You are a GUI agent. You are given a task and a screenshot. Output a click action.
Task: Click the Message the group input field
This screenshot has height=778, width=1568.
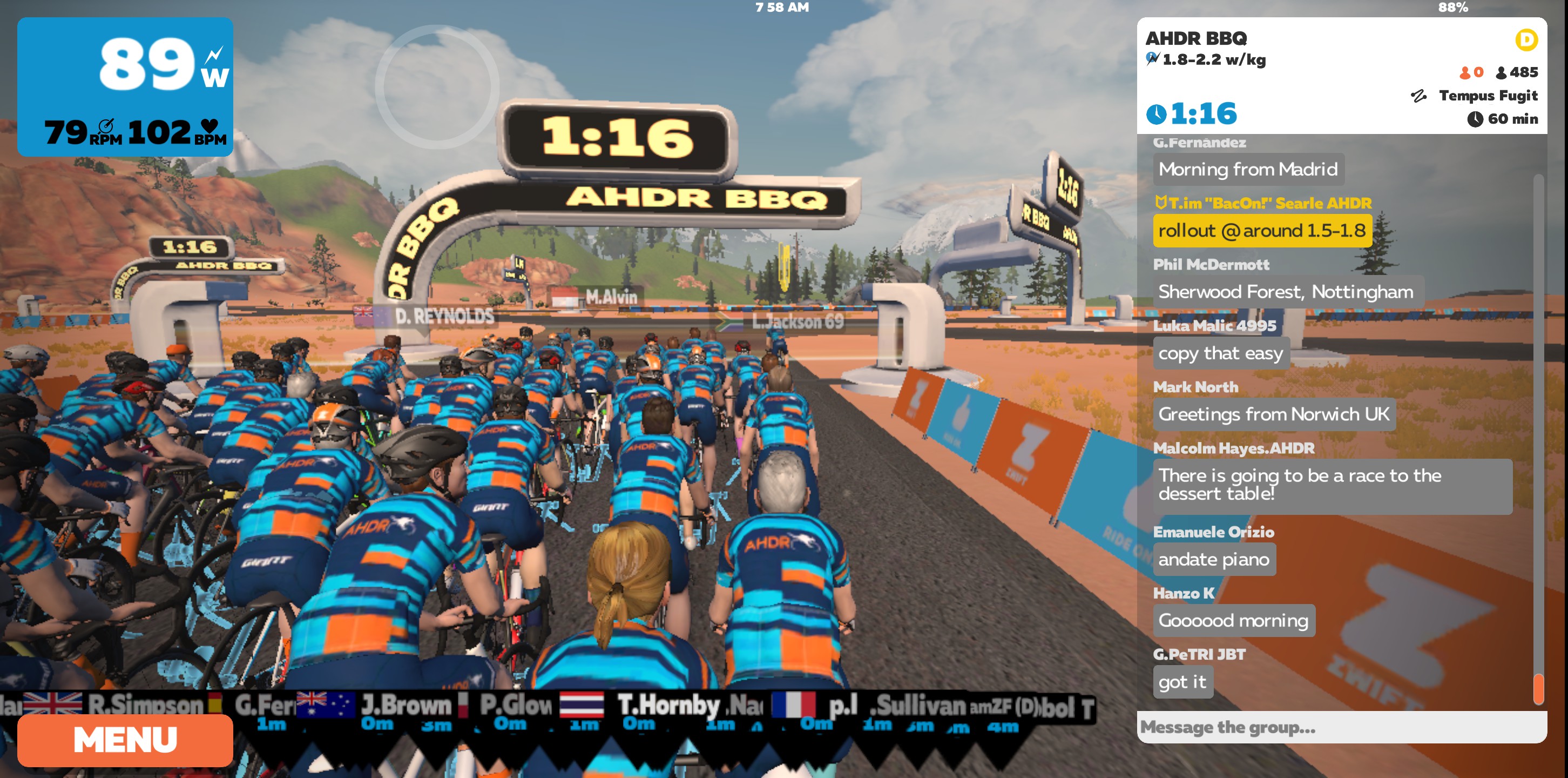click(1339, 727)
